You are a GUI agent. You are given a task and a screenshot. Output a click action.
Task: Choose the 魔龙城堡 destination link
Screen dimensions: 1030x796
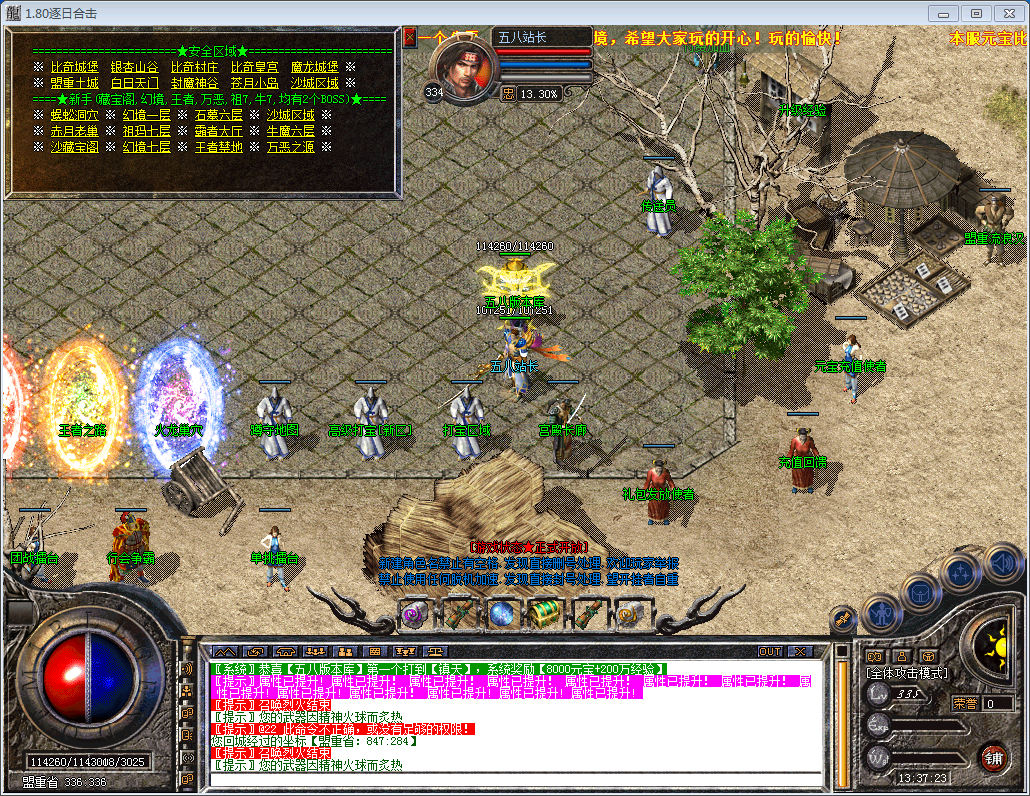(315, 67)
